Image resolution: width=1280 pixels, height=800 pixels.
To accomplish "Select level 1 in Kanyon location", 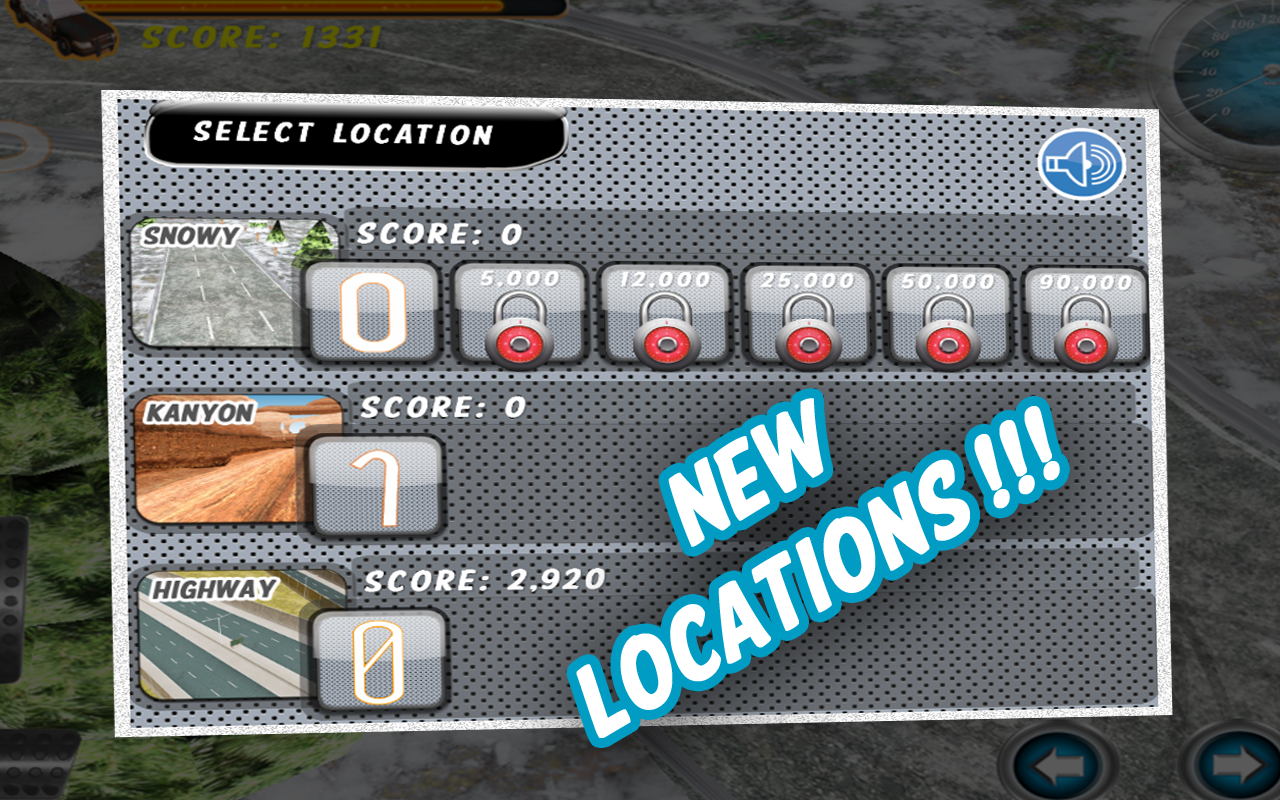I will click(x=378, y=485).
